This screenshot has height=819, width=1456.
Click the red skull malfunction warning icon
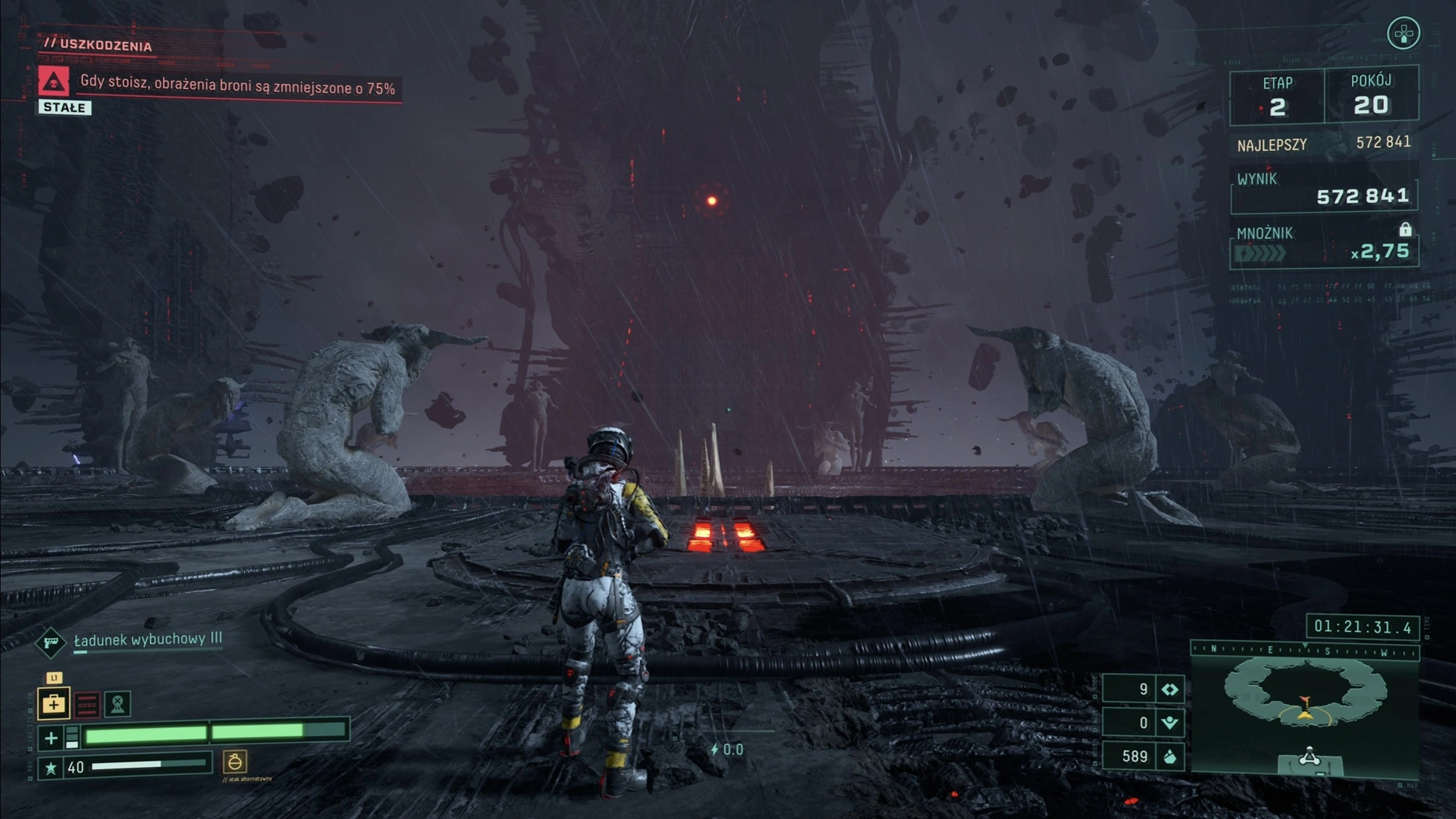[54, 82]
